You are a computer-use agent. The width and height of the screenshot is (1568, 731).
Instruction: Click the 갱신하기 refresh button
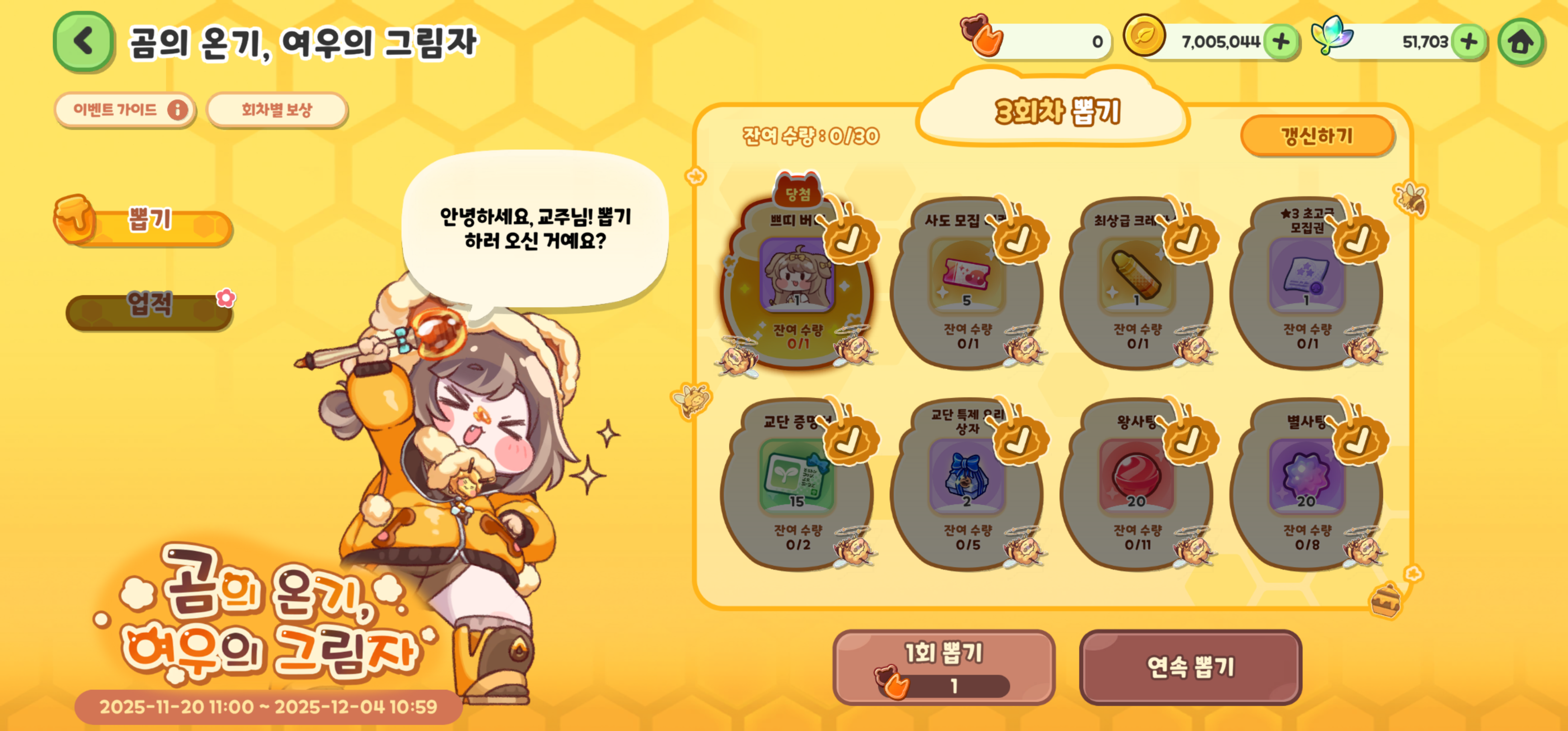click(x=1317, y=136)
